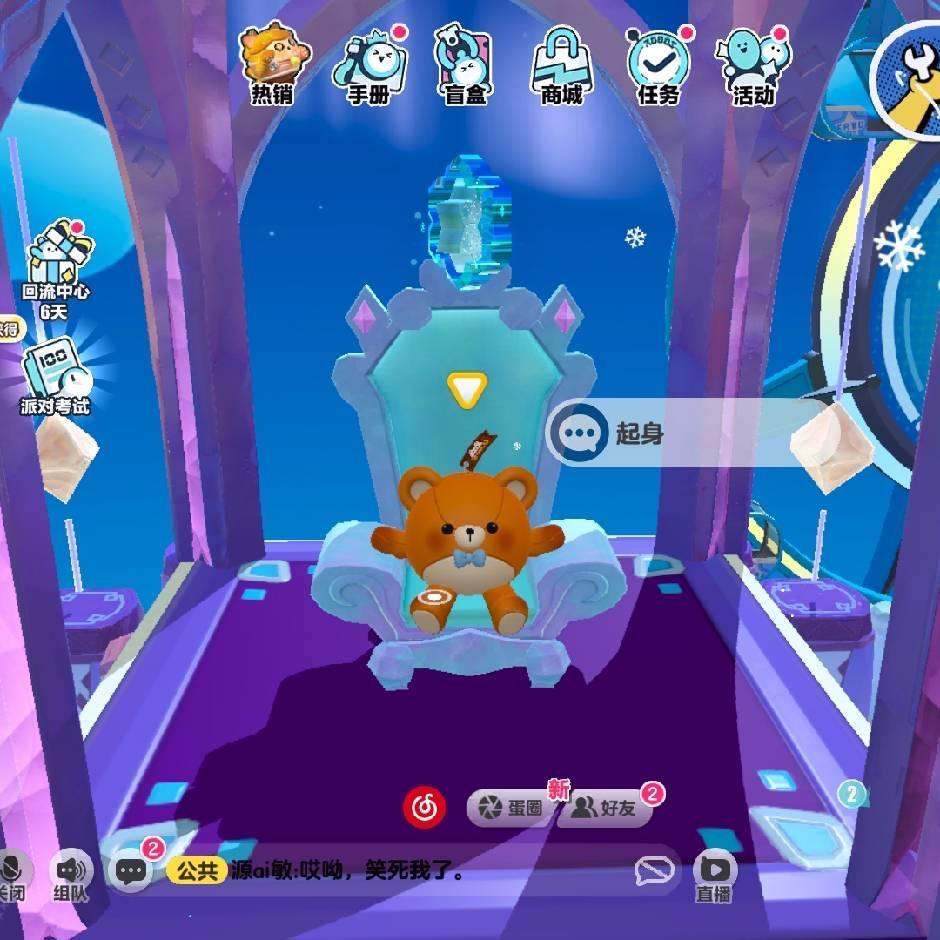The image size is (940, 940).
Task: Open the 盲盒 blind box menu
Action: tap(463, 62)
